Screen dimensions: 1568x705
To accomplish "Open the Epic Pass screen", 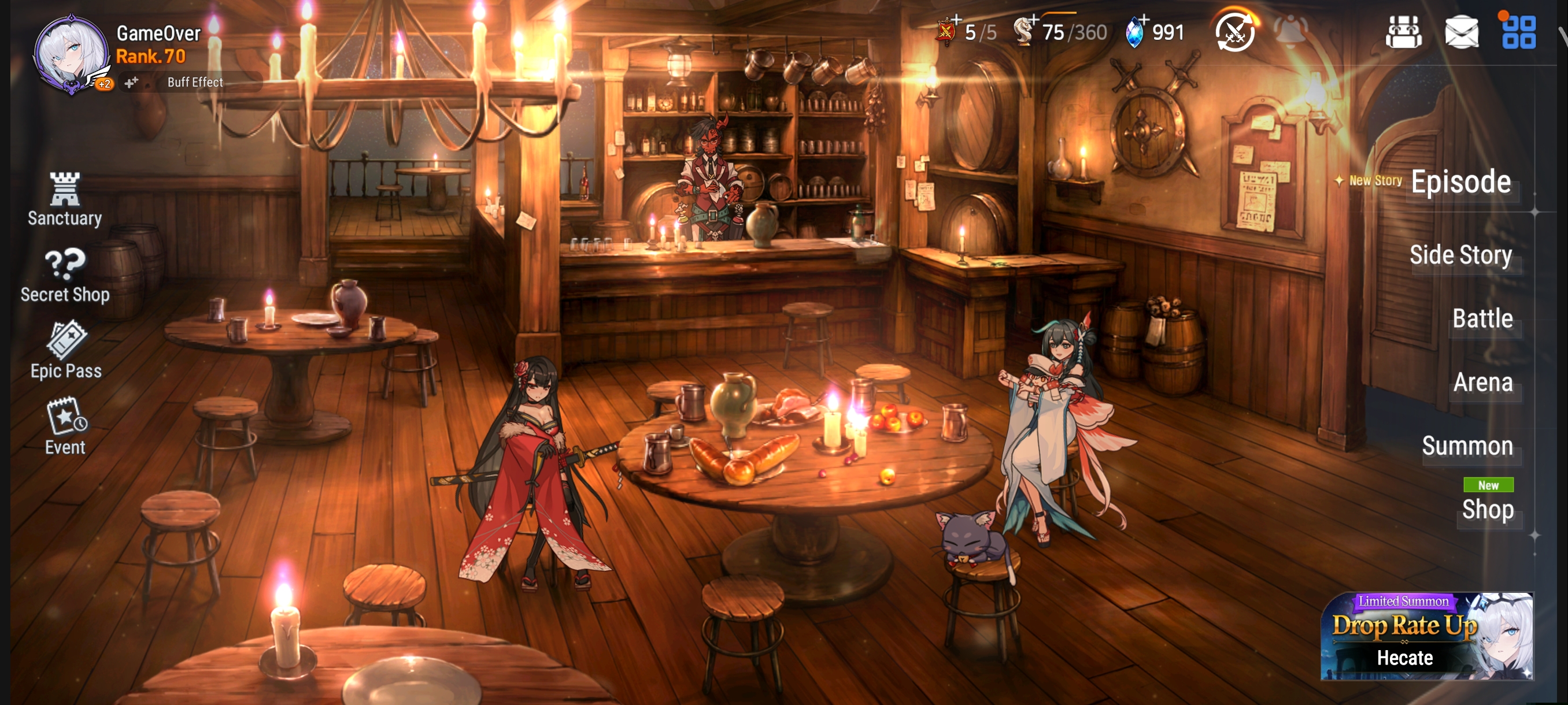I will coord(66,350).
